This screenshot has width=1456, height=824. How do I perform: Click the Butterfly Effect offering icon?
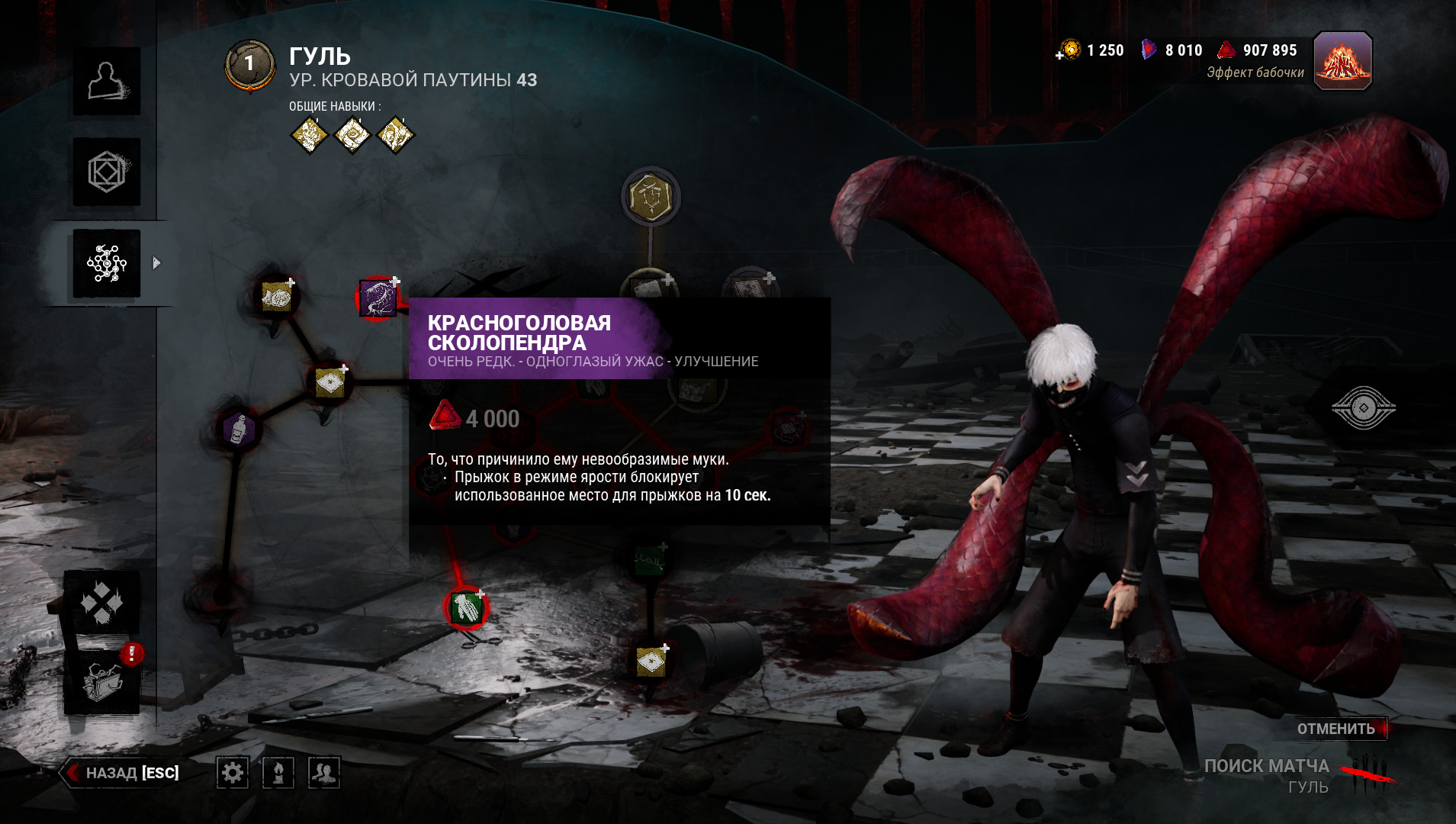(x=1342, y=61)
